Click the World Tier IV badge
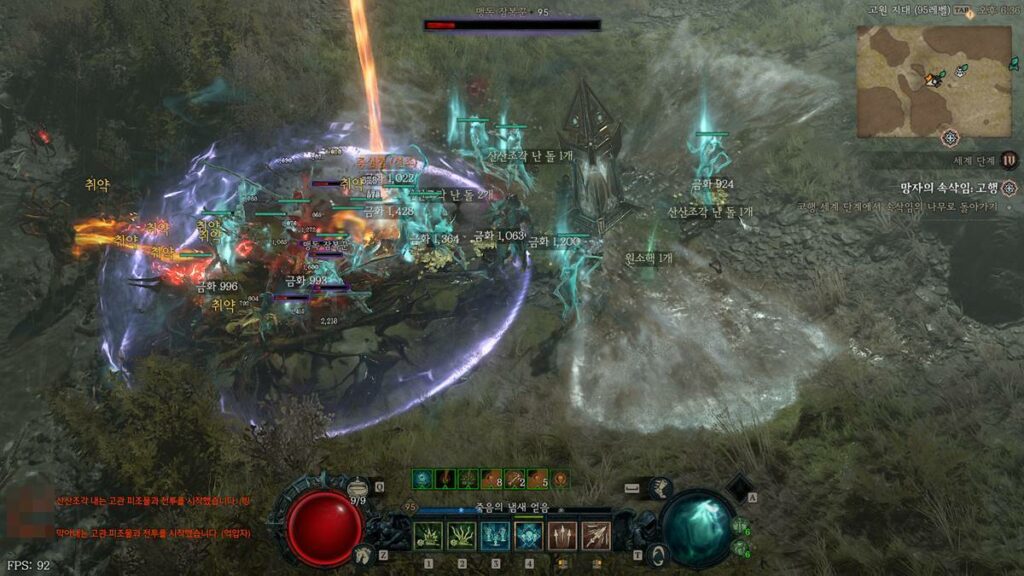 pos(1010,160)
